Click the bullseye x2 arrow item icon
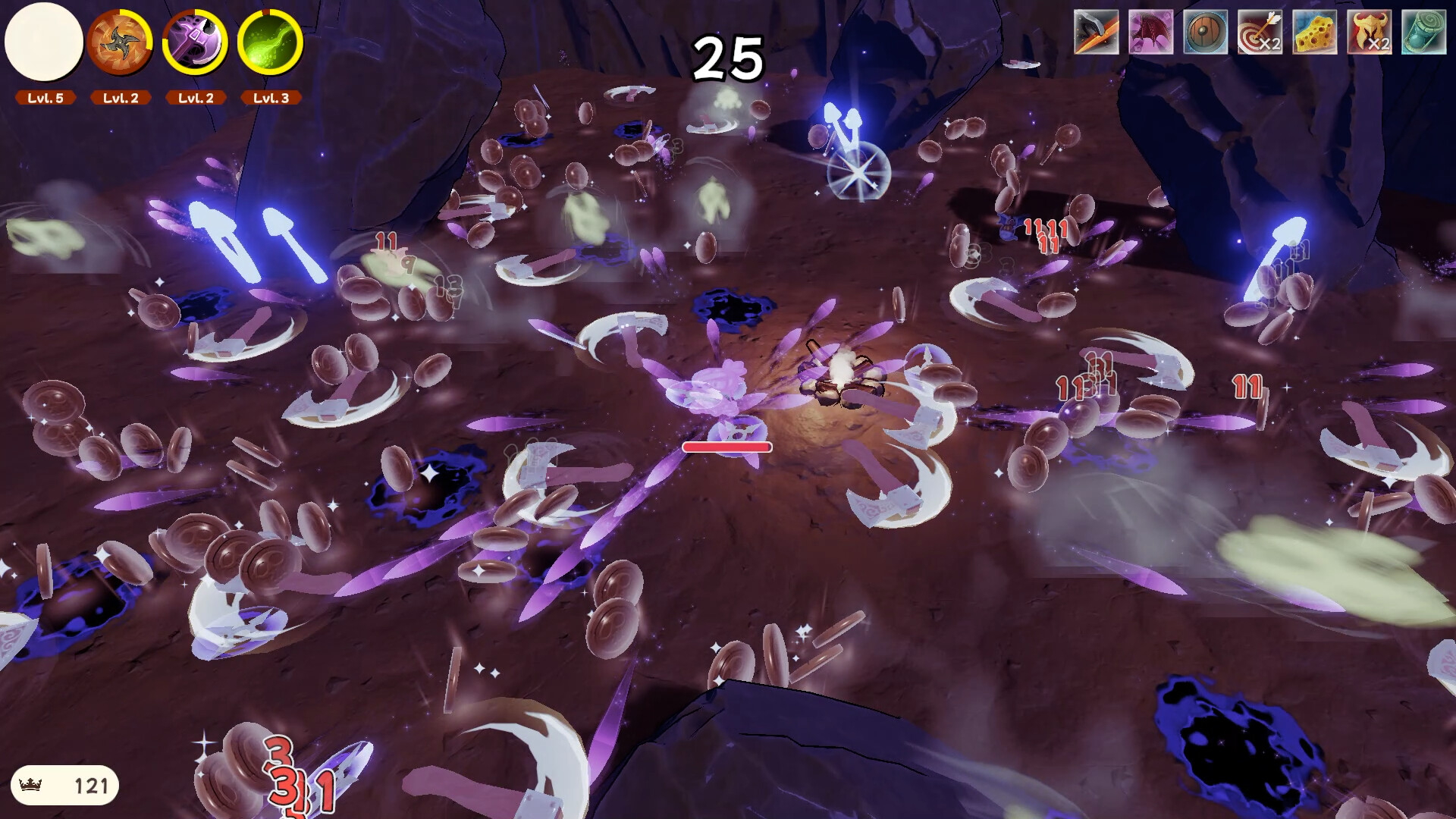This screenshot has width=1456, height=819. (1258, 32)
